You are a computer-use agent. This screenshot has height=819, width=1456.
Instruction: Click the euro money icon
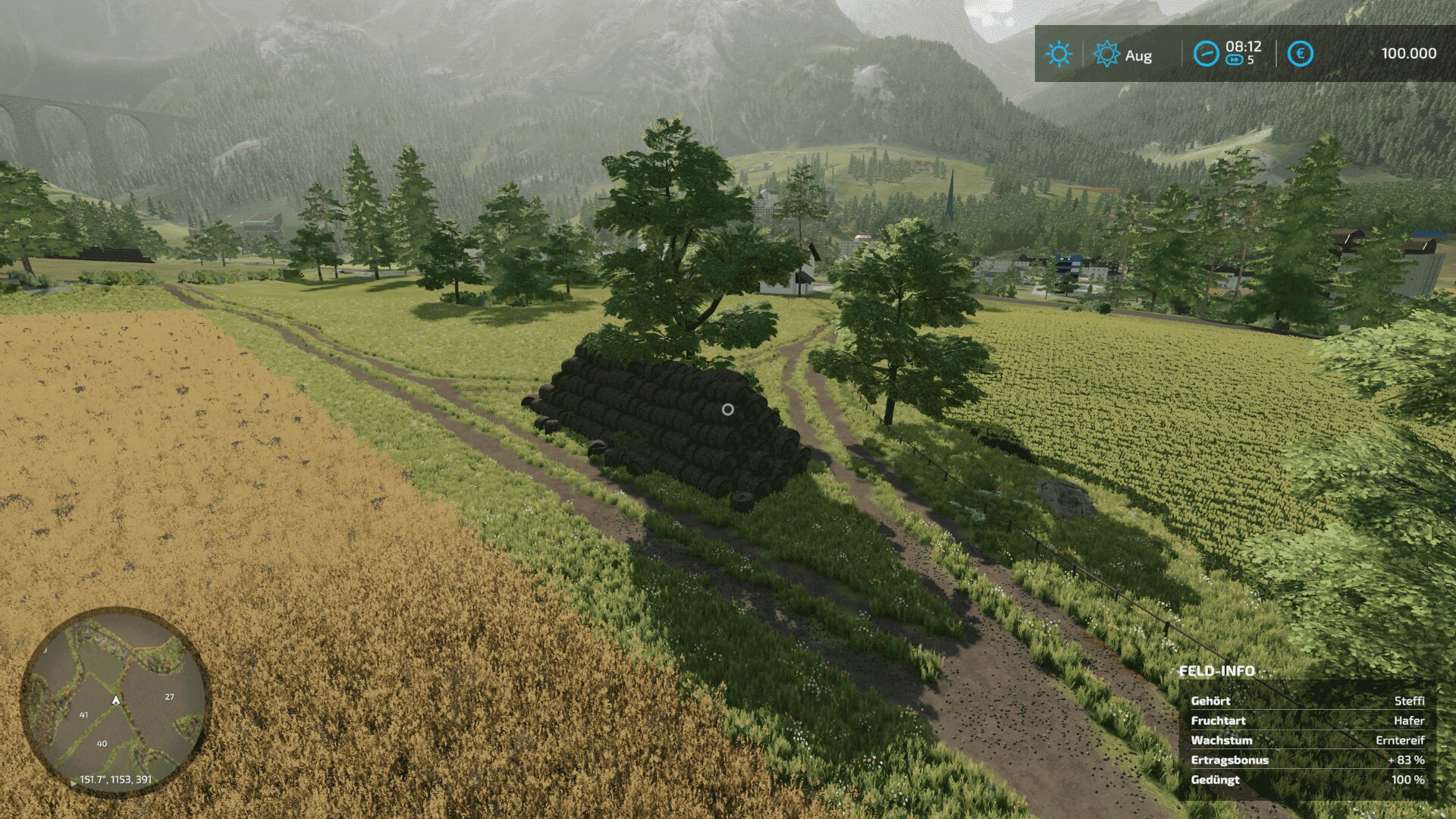(1301, 54)
